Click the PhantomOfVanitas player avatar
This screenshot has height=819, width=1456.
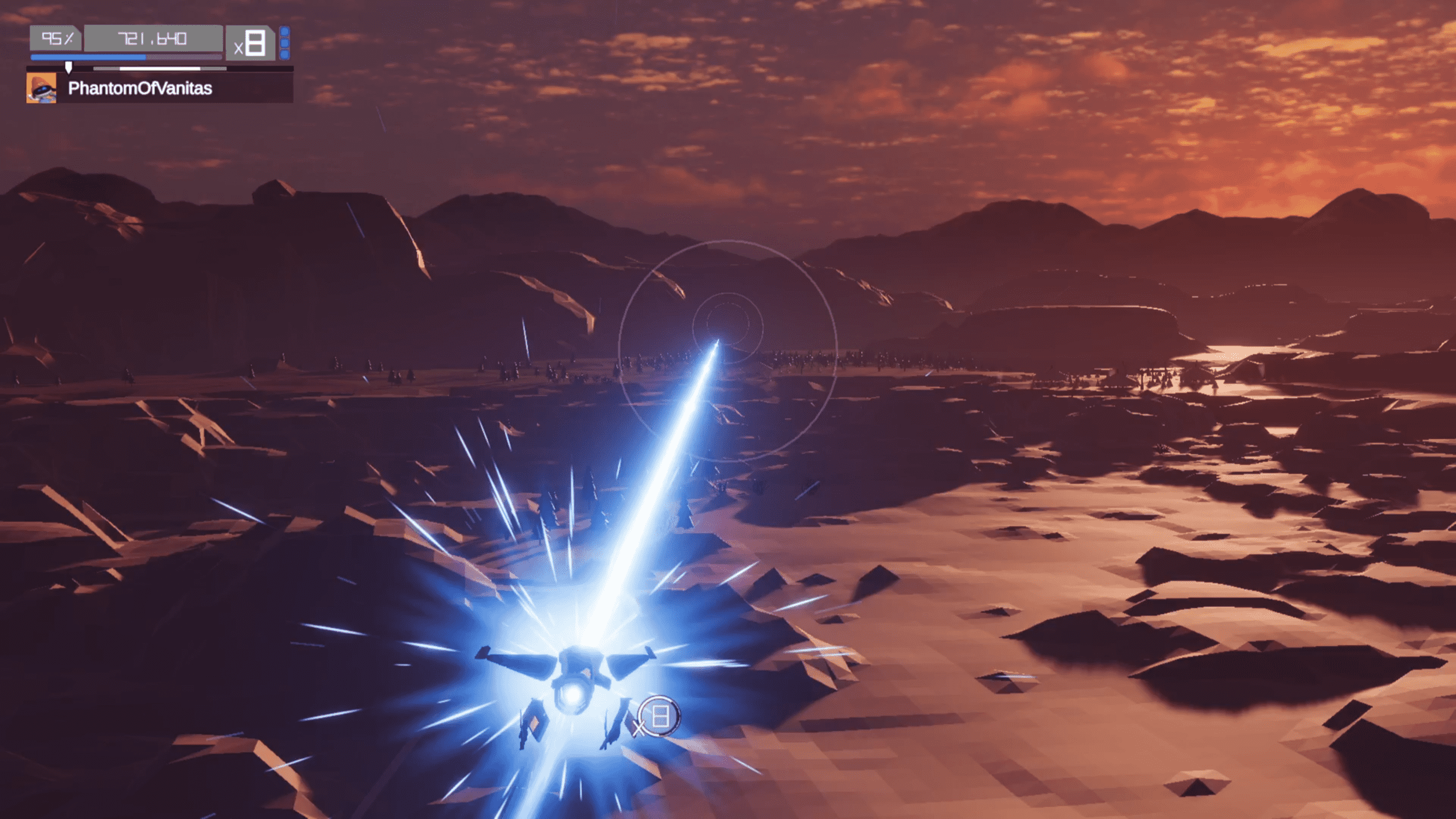41,88
